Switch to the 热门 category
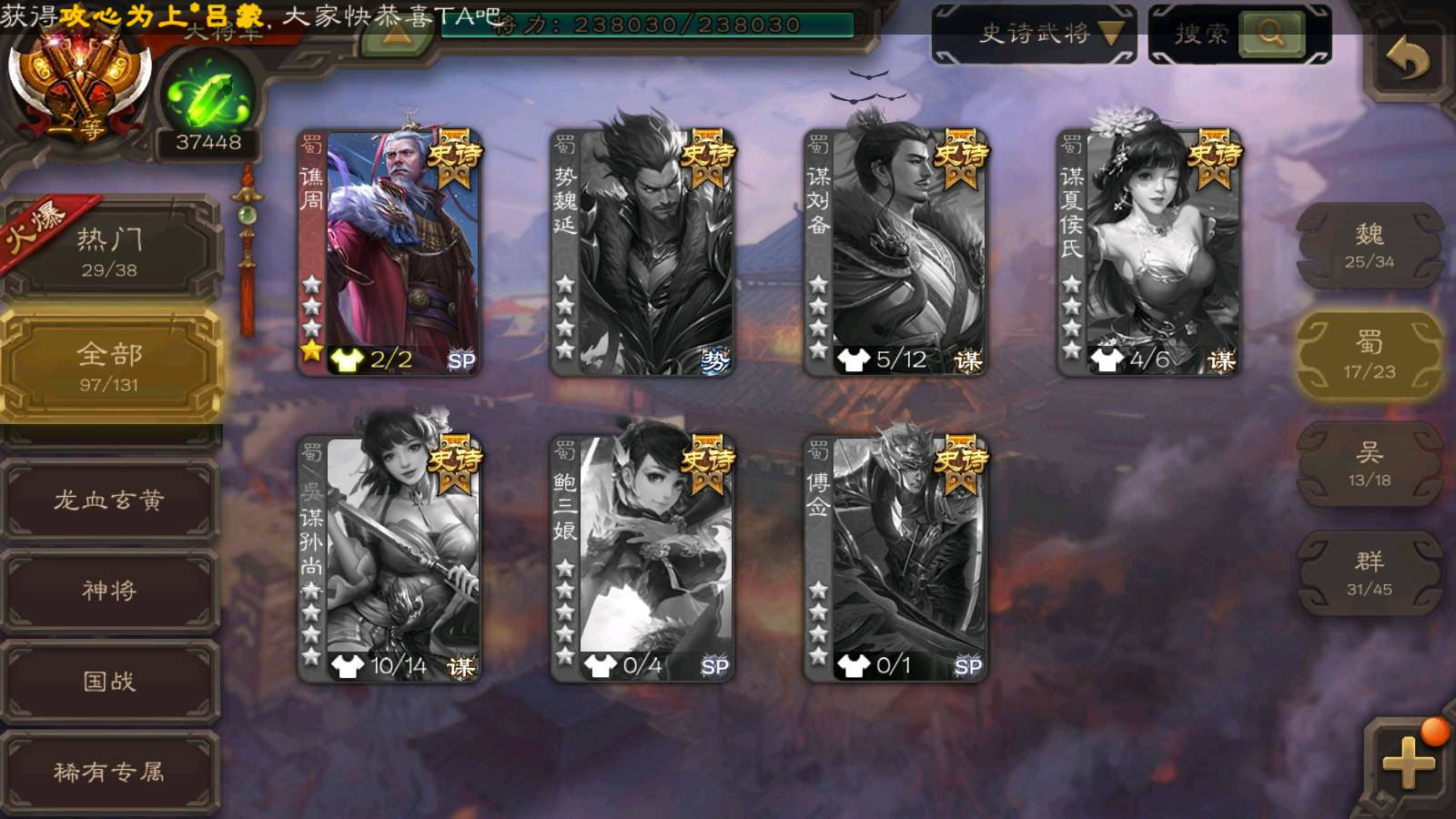 109,251
